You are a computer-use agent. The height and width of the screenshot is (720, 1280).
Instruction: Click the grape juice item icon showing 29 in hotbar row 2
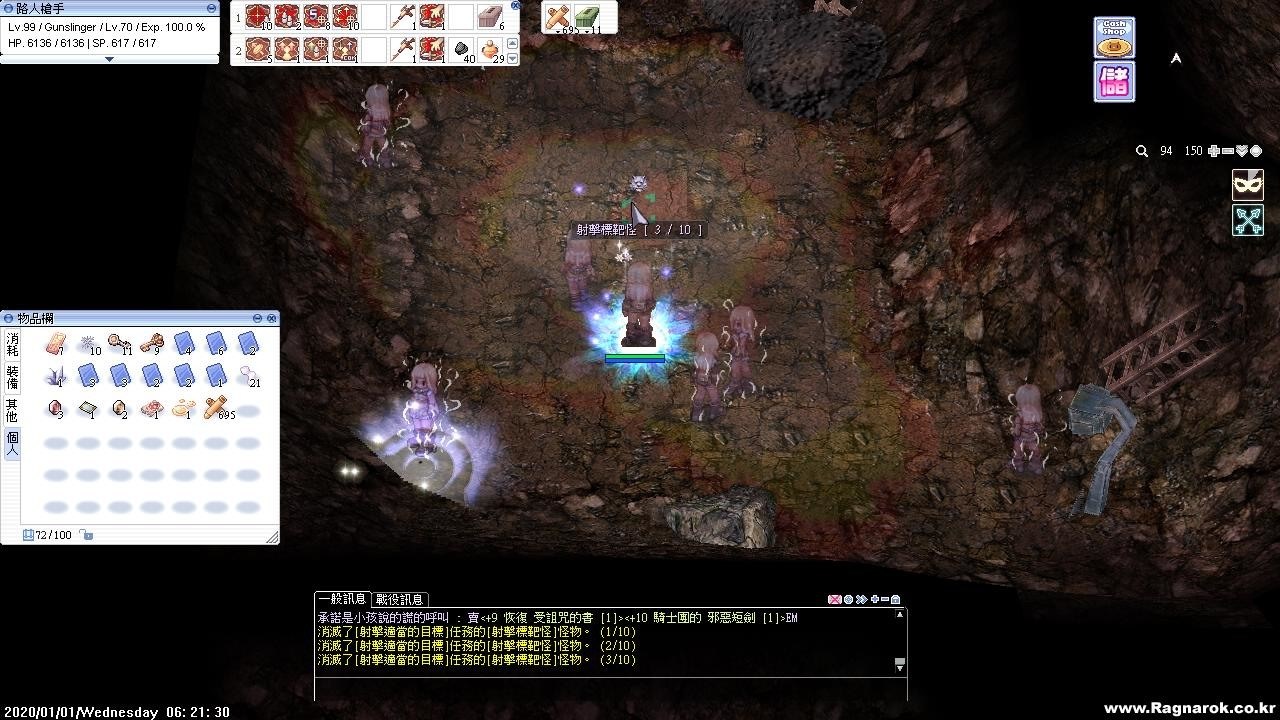pyautogui.click(x=488, y=49)
